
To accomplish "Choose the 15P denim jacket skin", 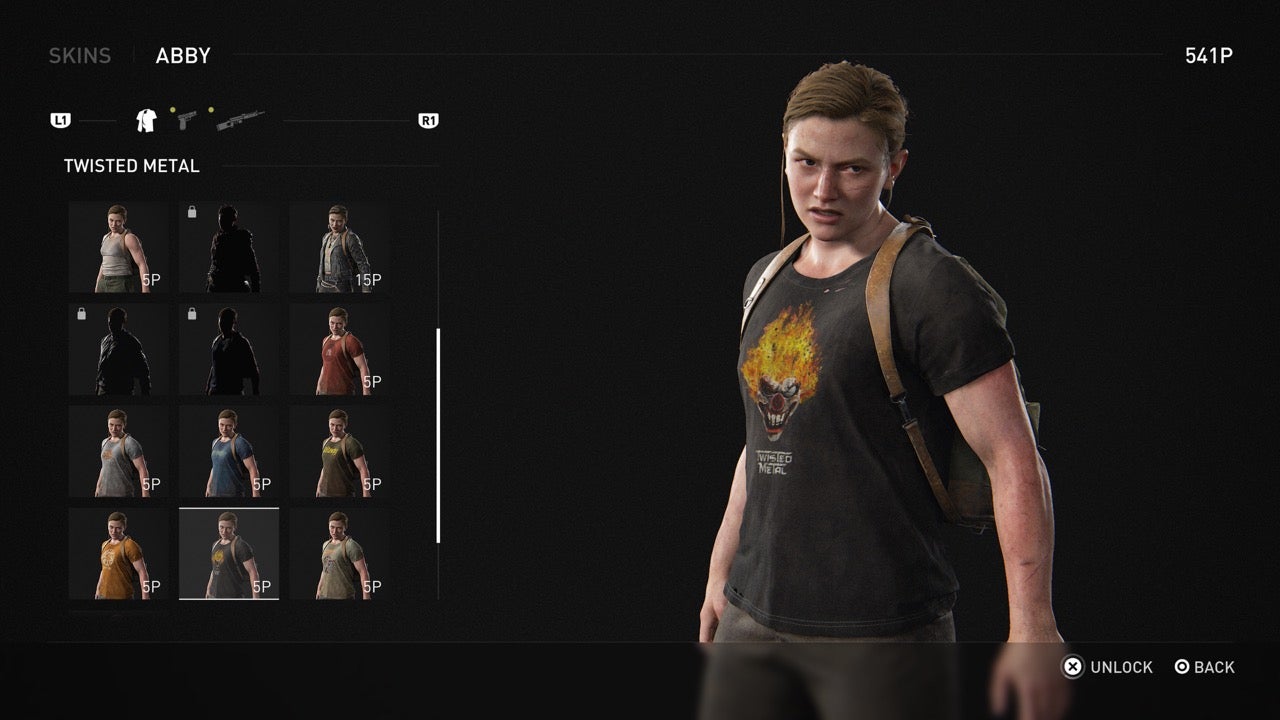I will 340,245.
